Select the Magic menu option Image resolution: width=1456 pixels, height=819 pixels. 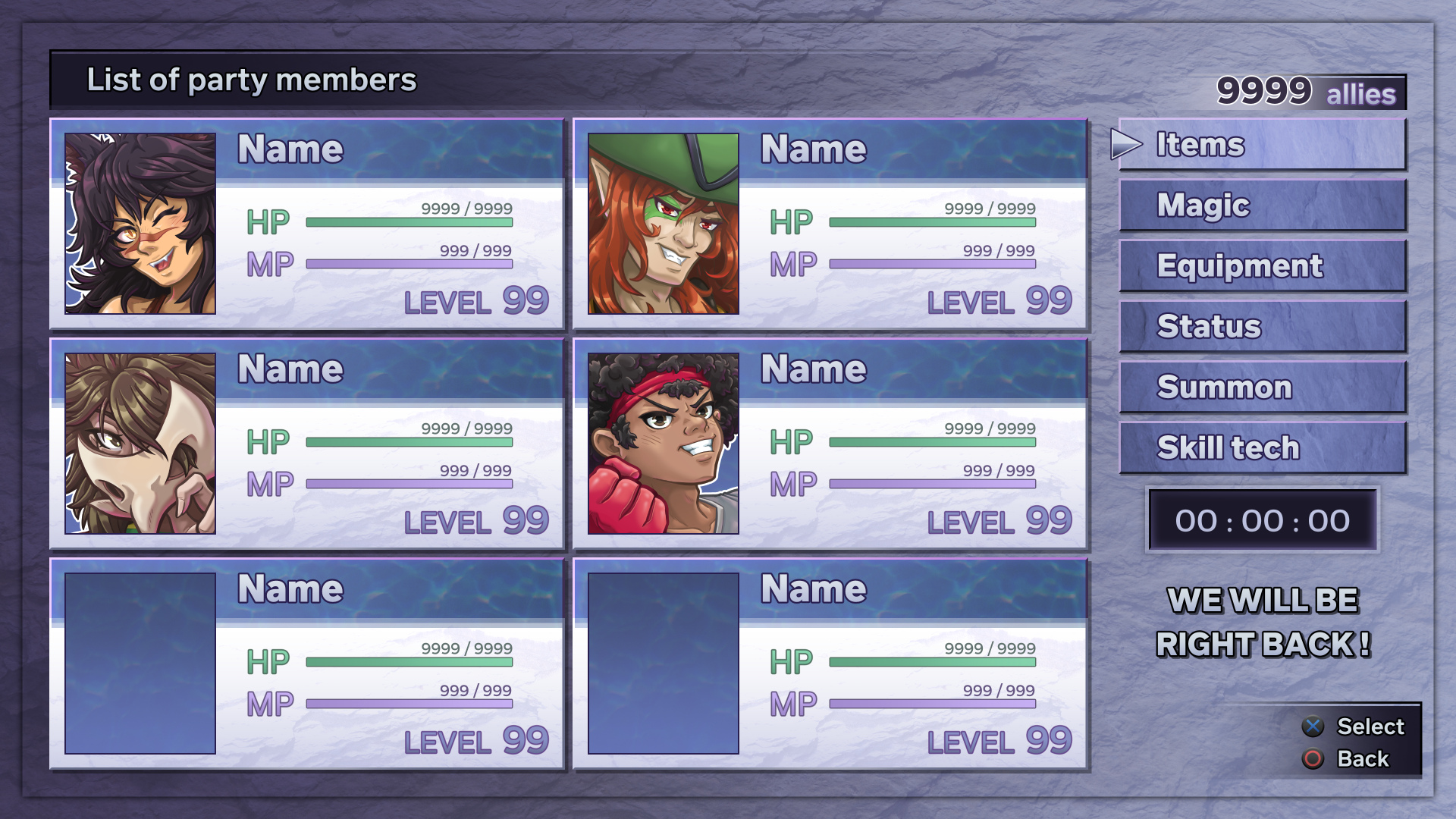pyautogui.click(x=1262, y=205)
